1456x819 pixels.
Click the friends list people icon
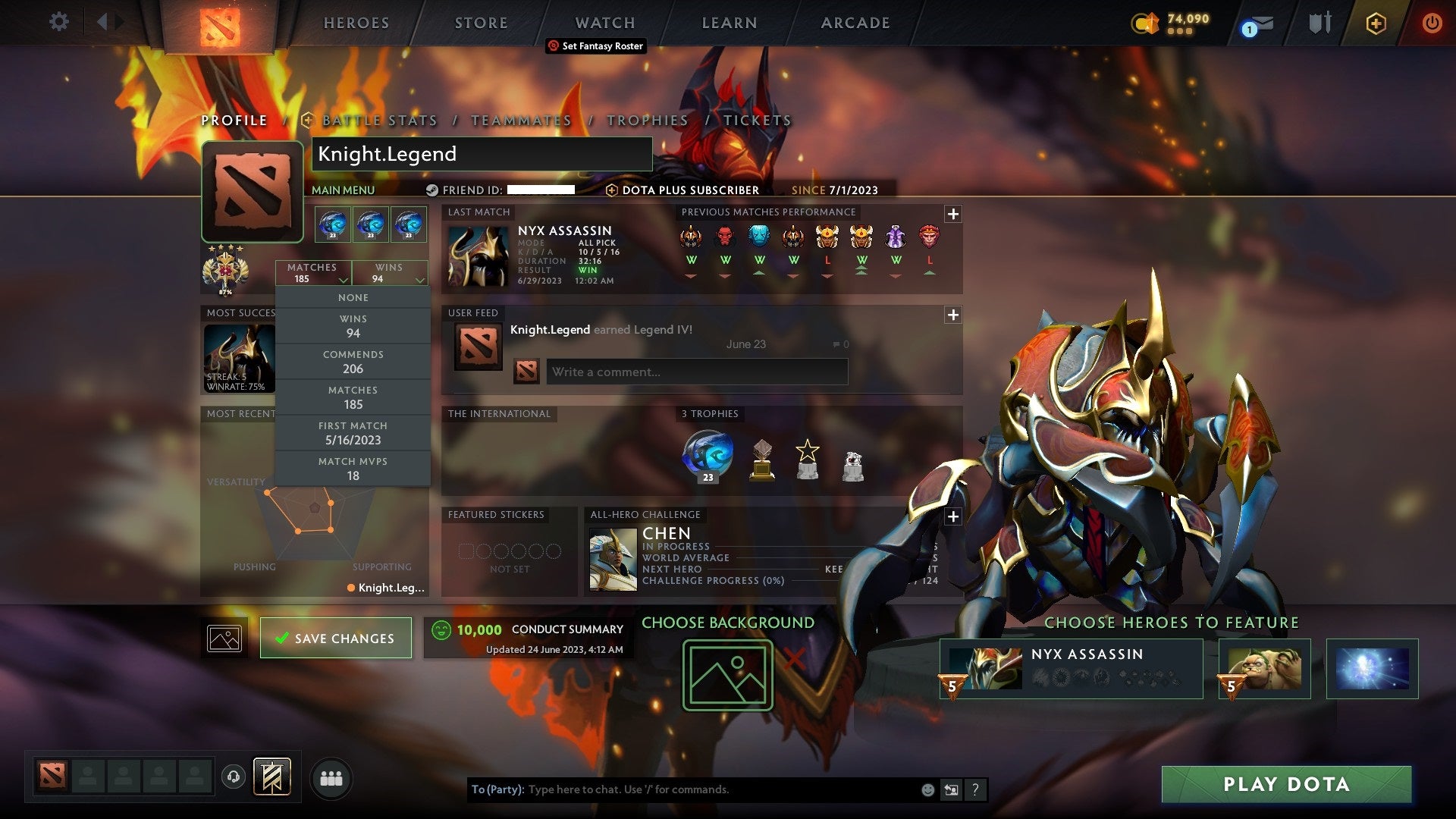coord(331,778)
